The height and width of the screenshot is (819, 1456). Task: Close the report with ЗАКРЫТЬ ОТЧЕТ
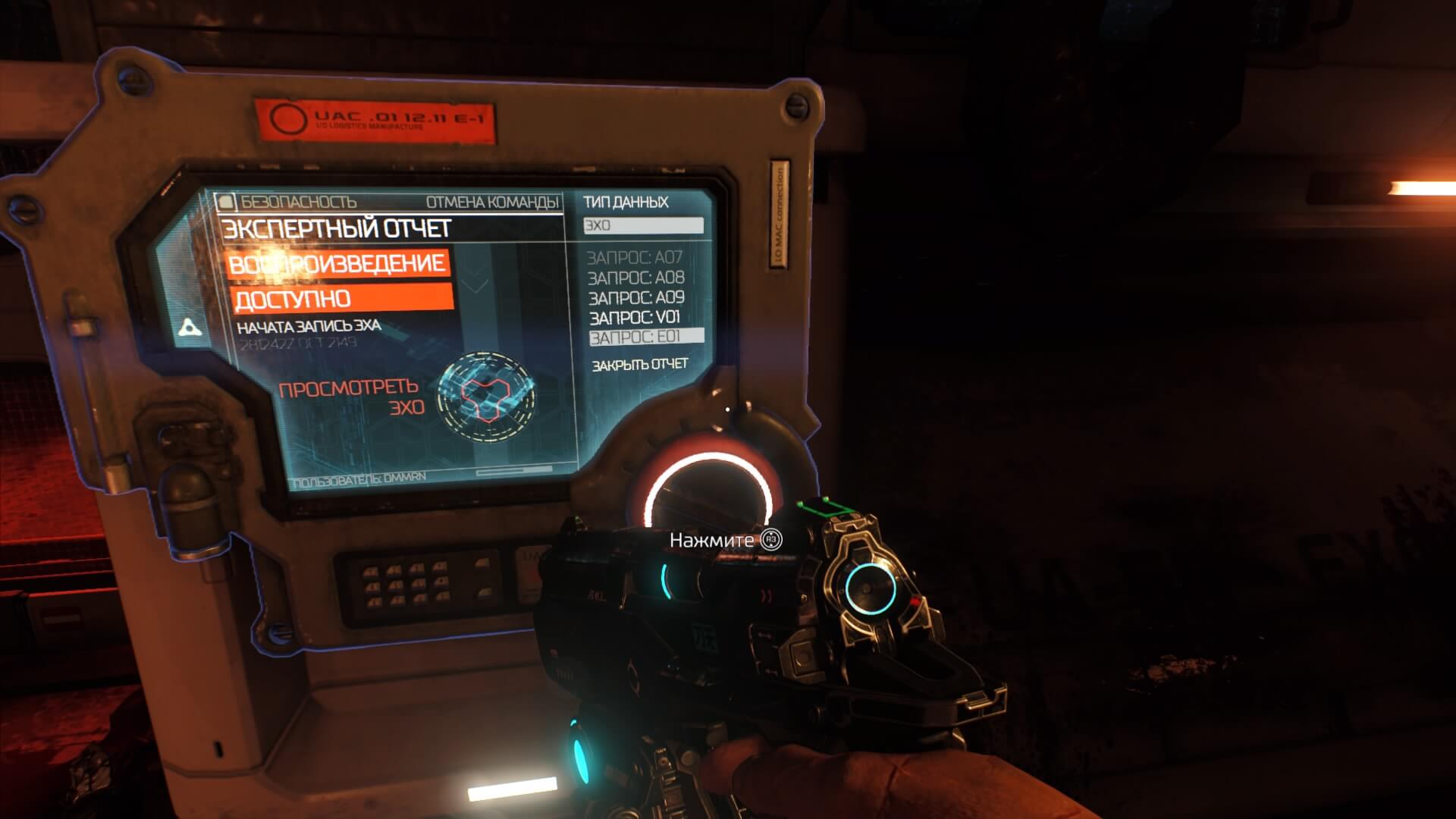point(639,365)
